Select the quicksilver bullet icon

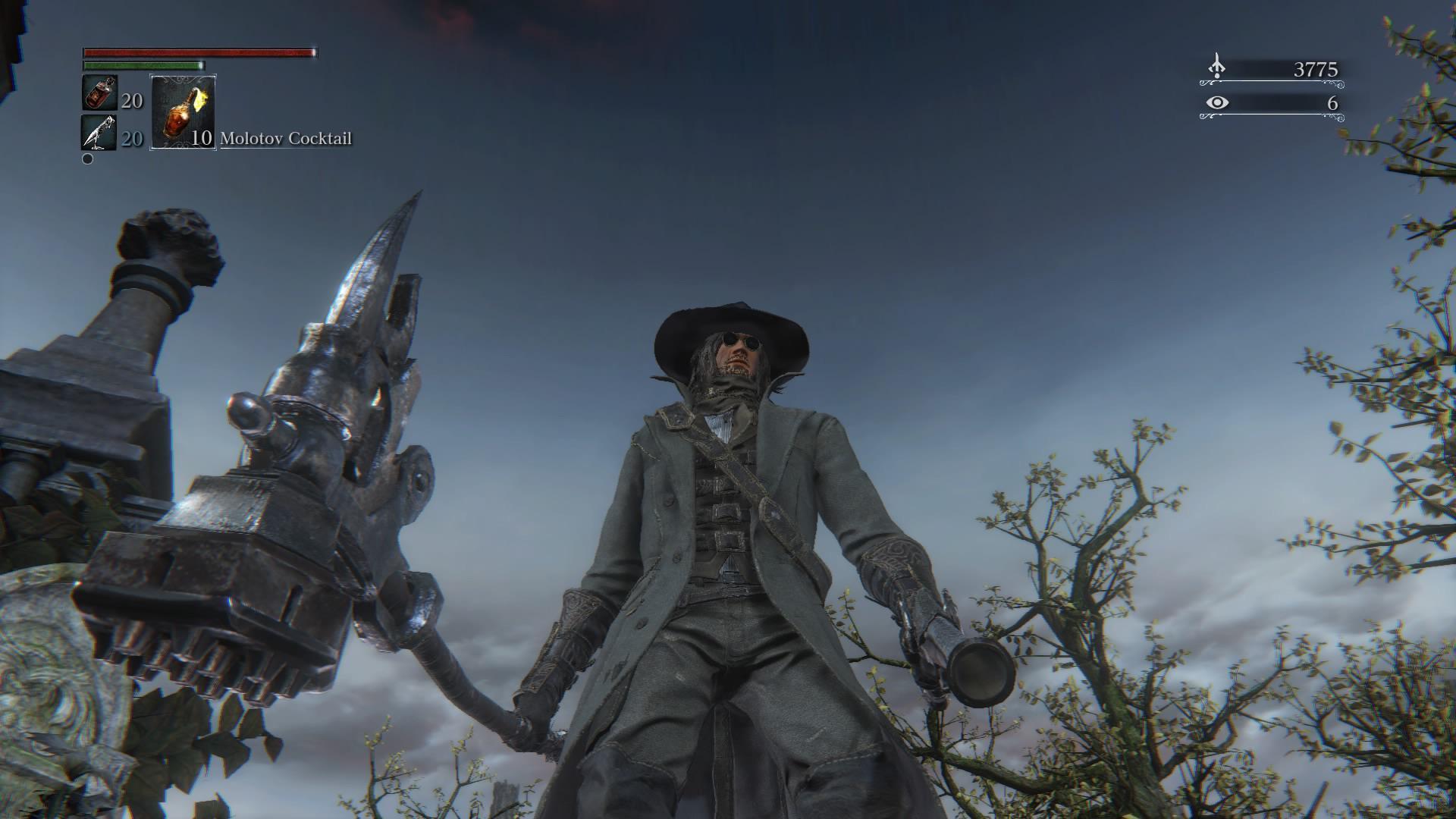pos(99,133)
